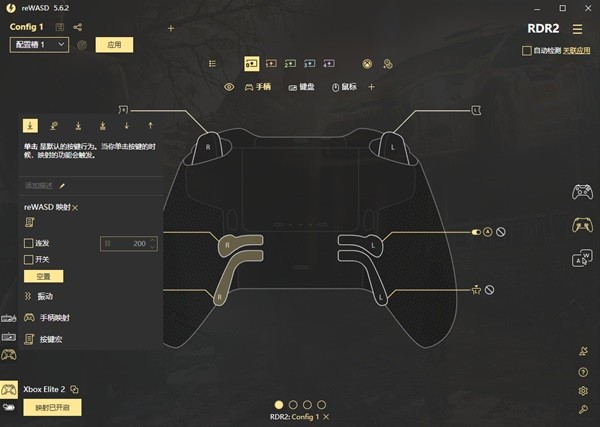Enable the 连发 (turbo) checkbox
This screenshot has height=427, width=600.
point(28,243)
